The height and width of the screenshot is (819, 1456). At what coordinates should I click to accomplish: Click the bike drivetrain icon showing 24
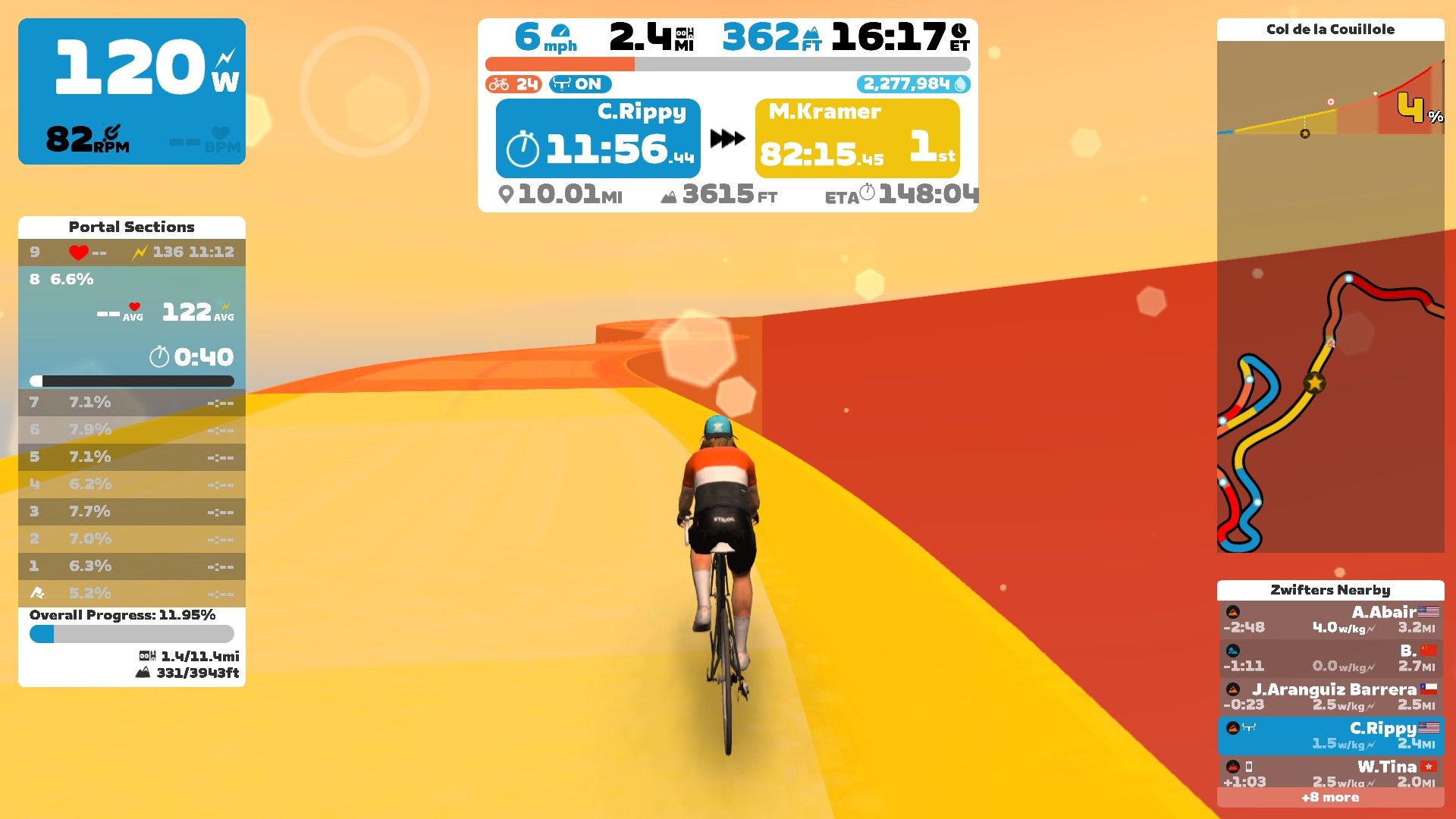(500, 85)
